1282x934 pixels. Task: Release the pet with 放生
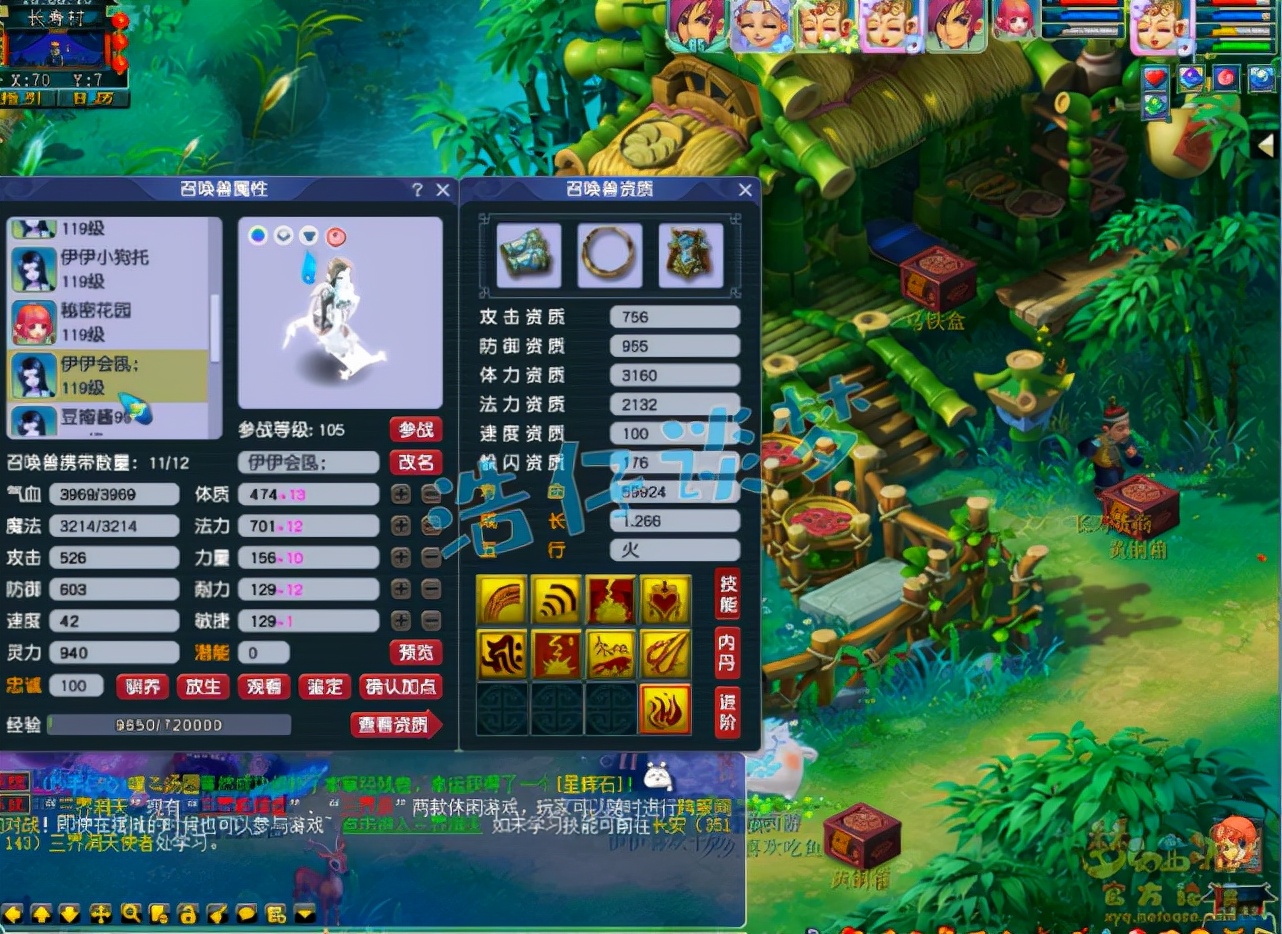click(x=203, y=686)
